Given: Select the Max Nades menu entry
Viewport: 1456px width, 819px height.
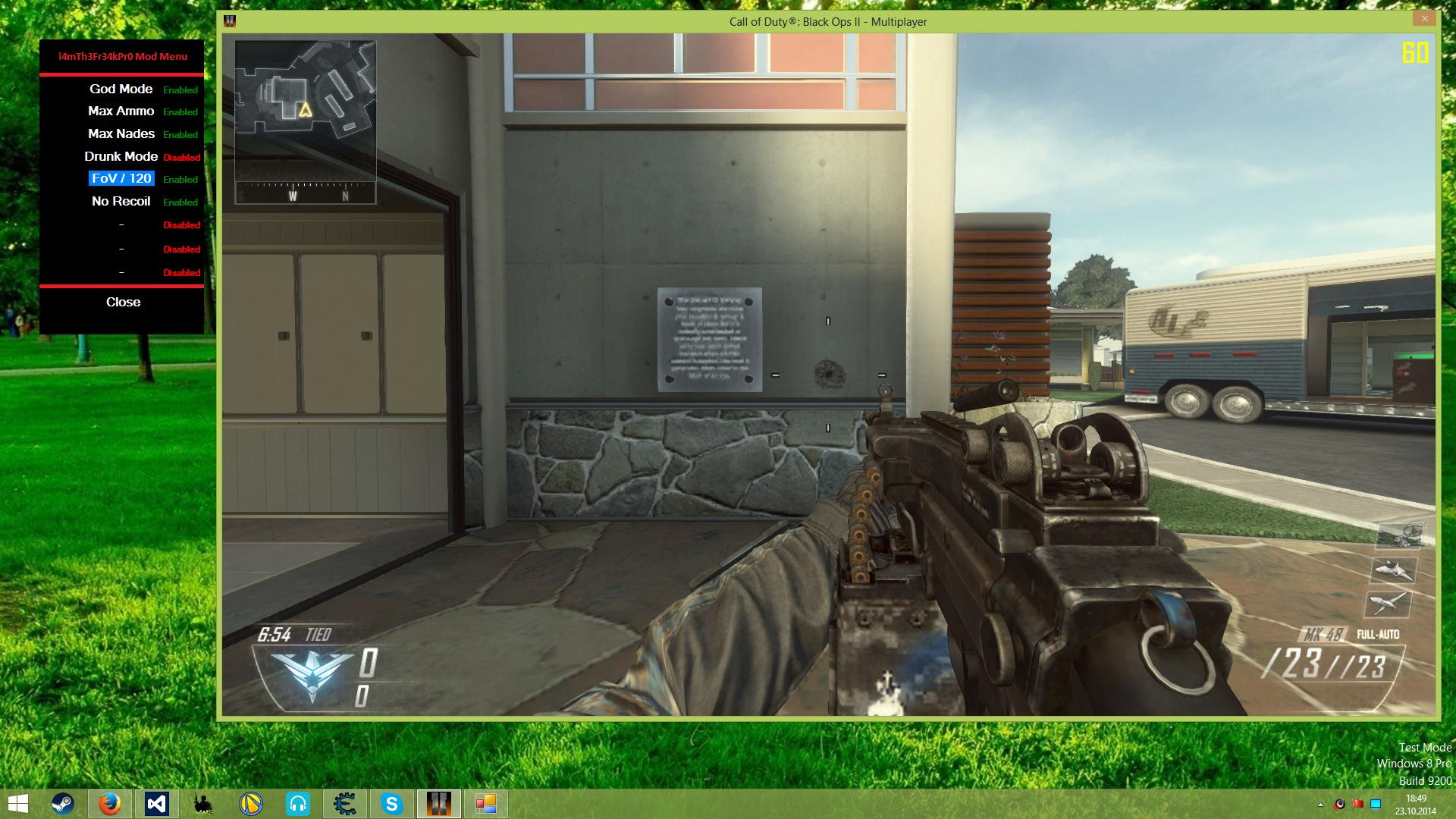Looking at the screenshot, I should [x=120, y=133].
